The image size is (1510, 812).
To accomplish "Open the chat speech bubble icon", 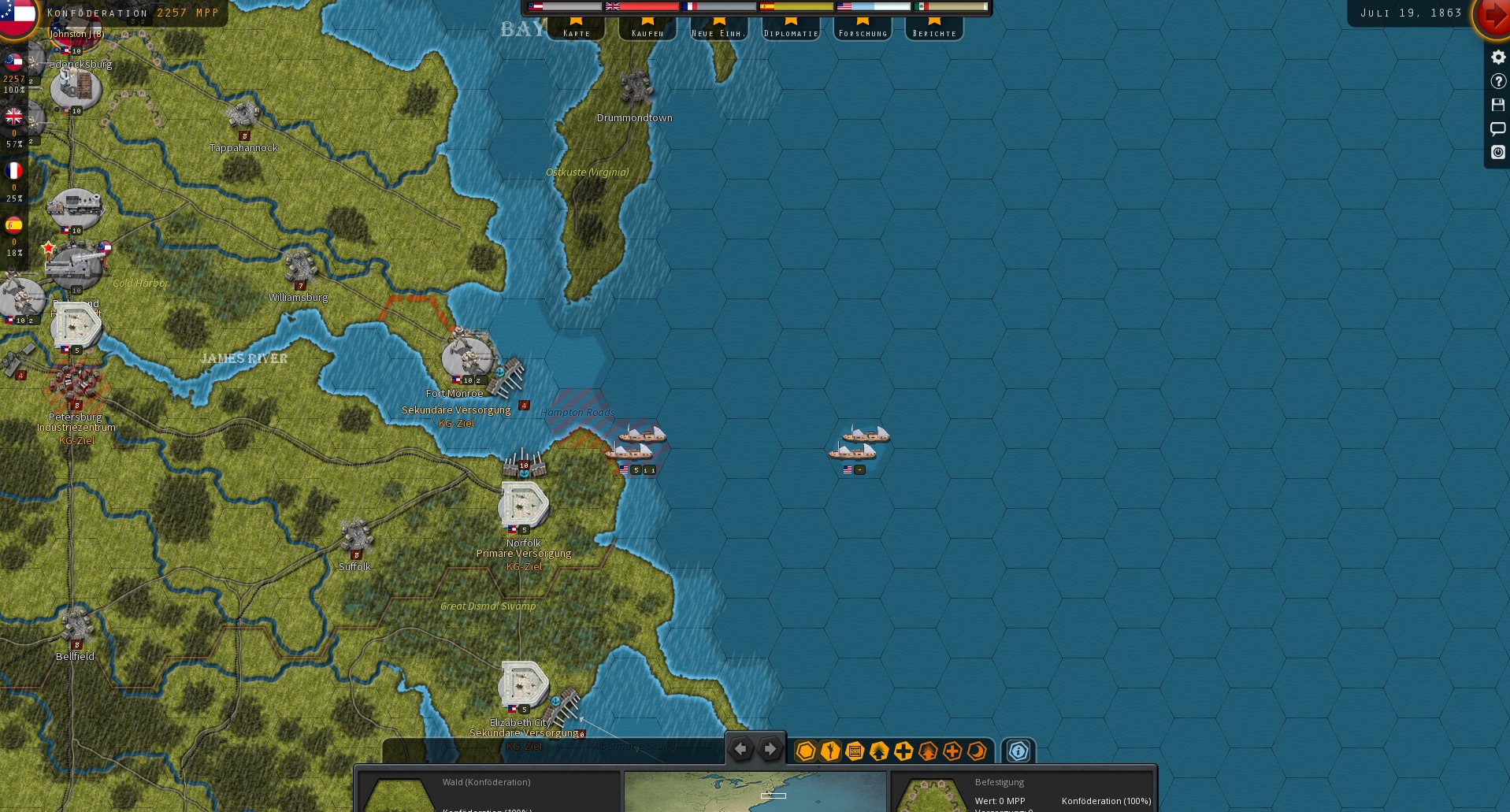I will 1498,128.
